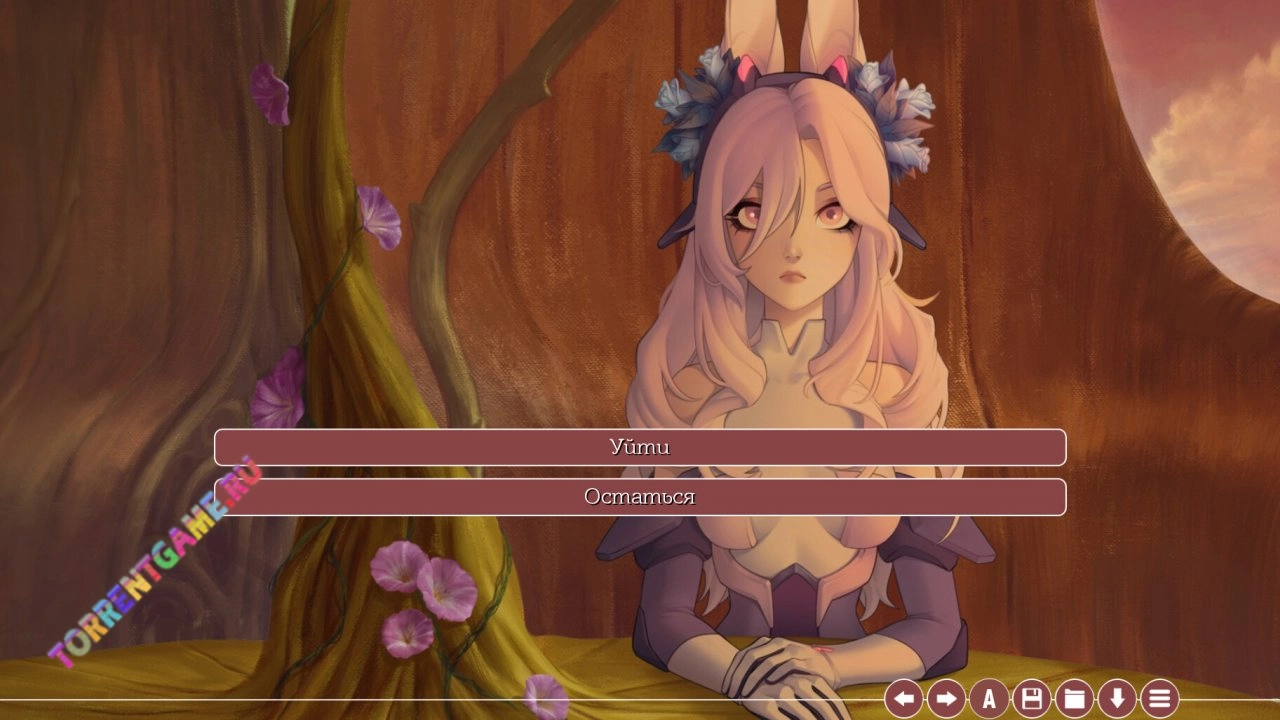Click the left arrow rollback button

(903, 698)
